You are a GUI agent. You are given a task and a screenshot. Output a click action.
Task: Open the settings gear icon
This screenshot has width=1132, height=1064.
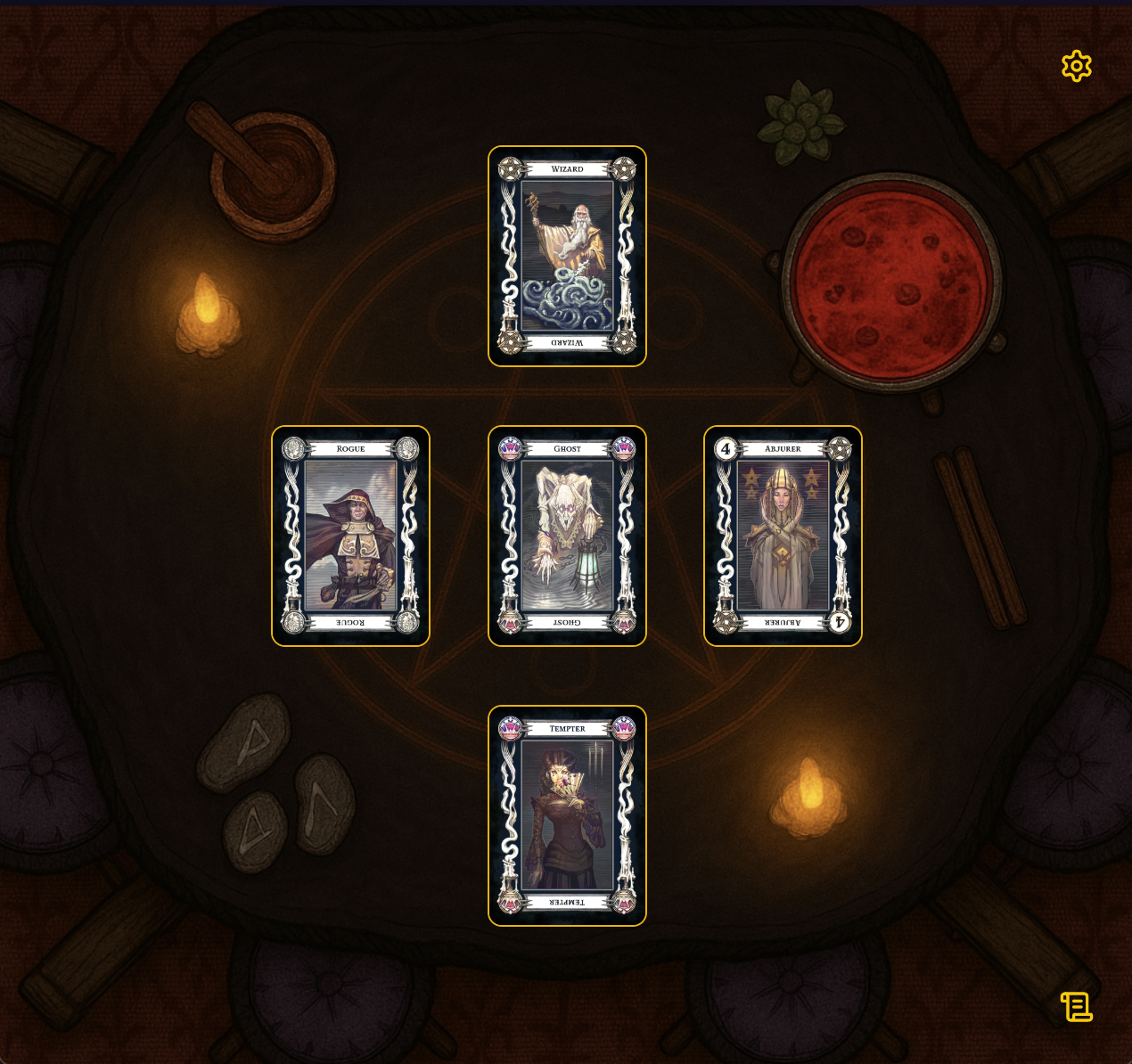pyautogui.click(x=1076, y=66)
